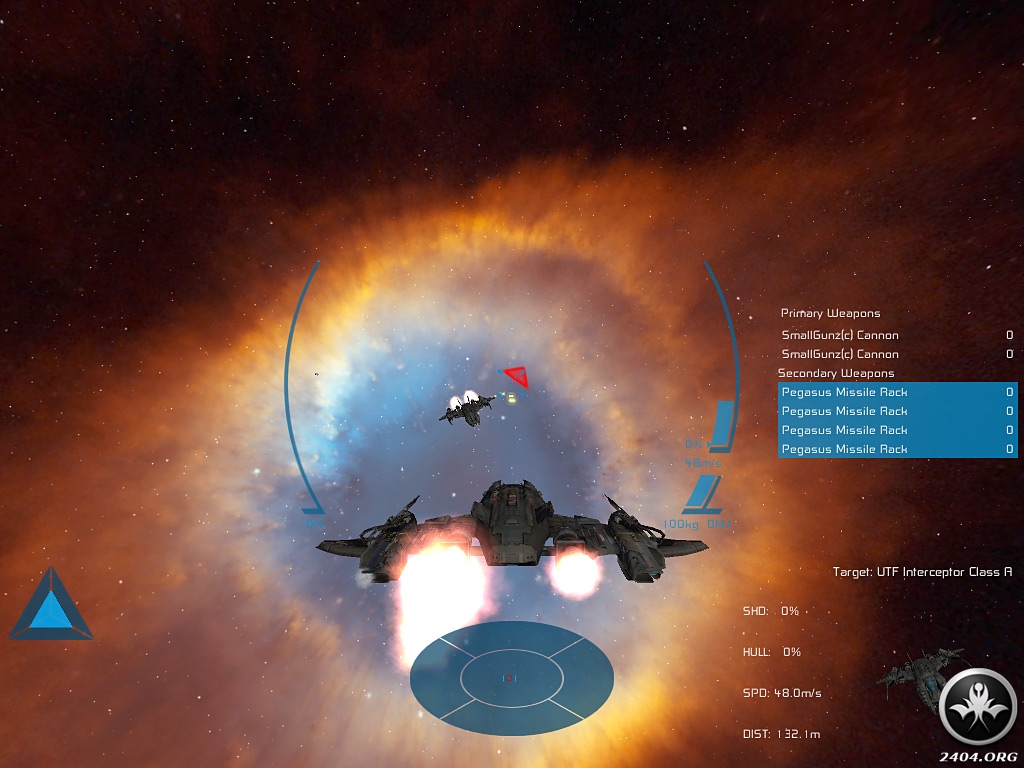1024x768 pixels.
Task: Select the Primary Weapons header
Action: (x=830, y=314)
